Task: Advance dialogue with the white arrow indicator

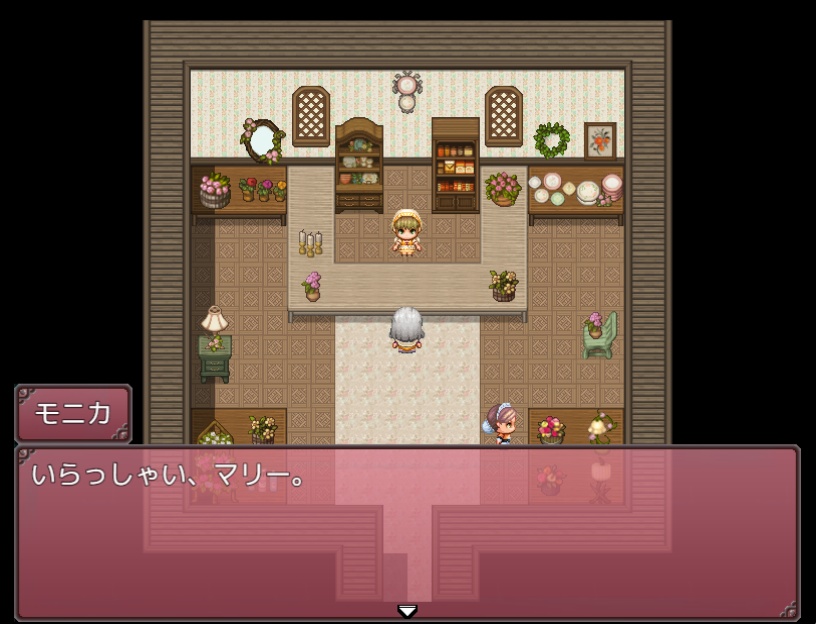Action: coord(407,610)
